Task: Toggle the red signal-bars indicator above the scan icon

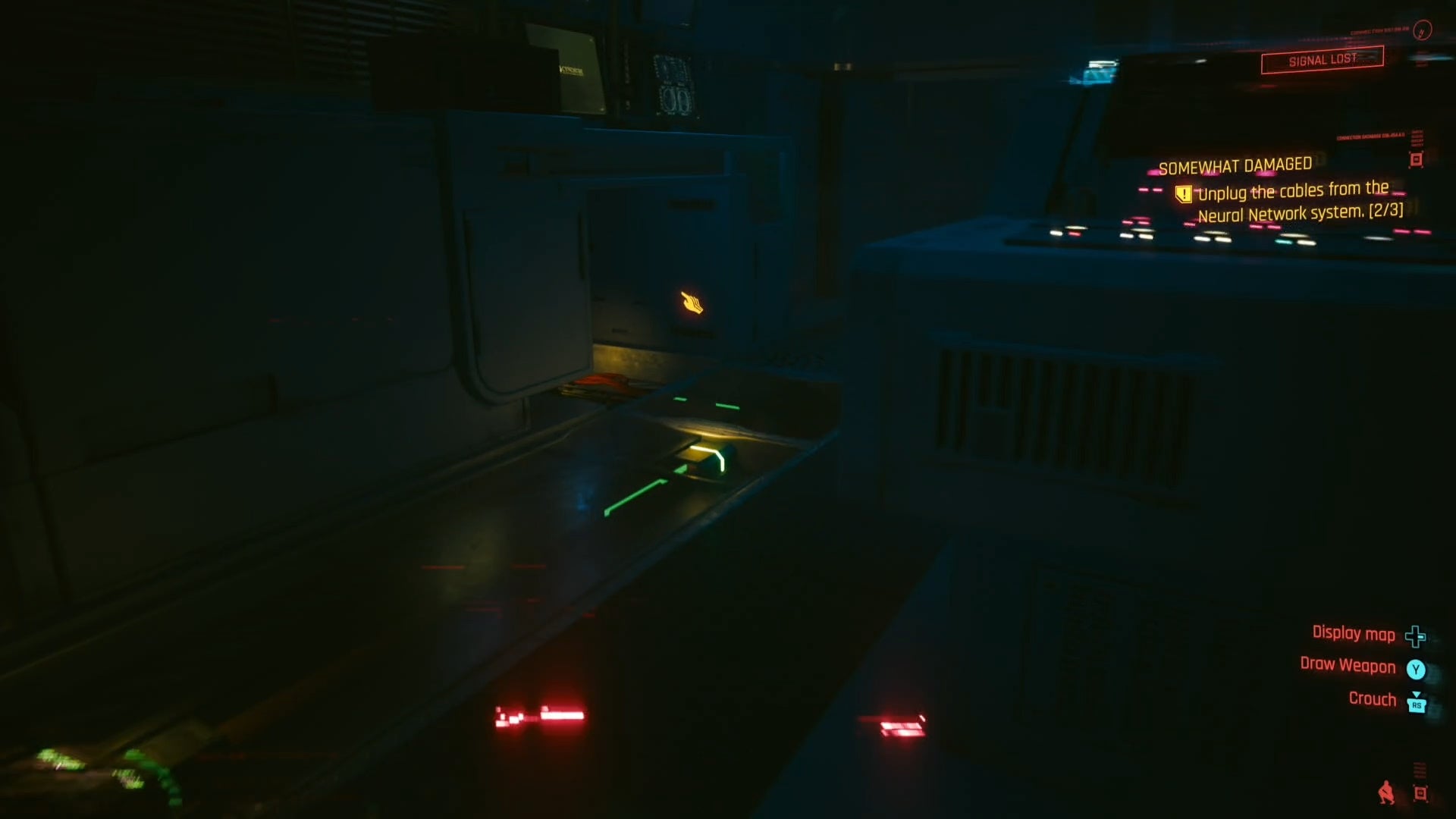Action: (x=1420, y=770)
